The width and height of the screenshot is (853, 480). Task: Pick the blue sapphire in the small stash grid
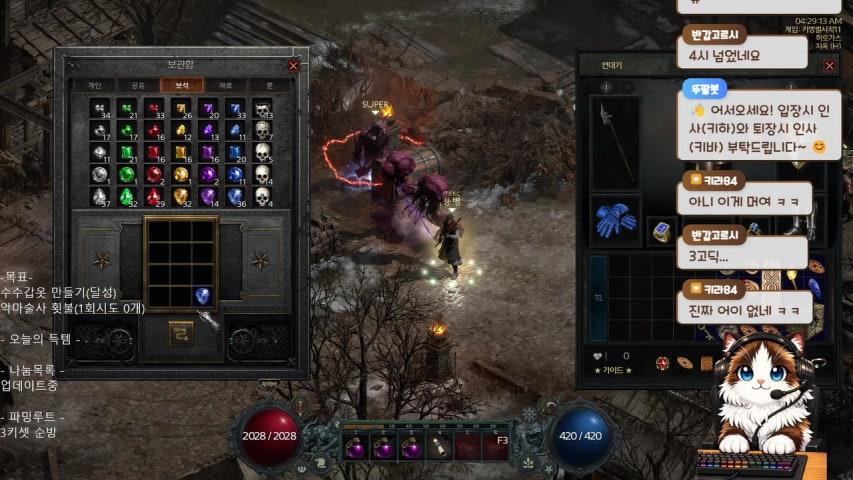point(203,295)
